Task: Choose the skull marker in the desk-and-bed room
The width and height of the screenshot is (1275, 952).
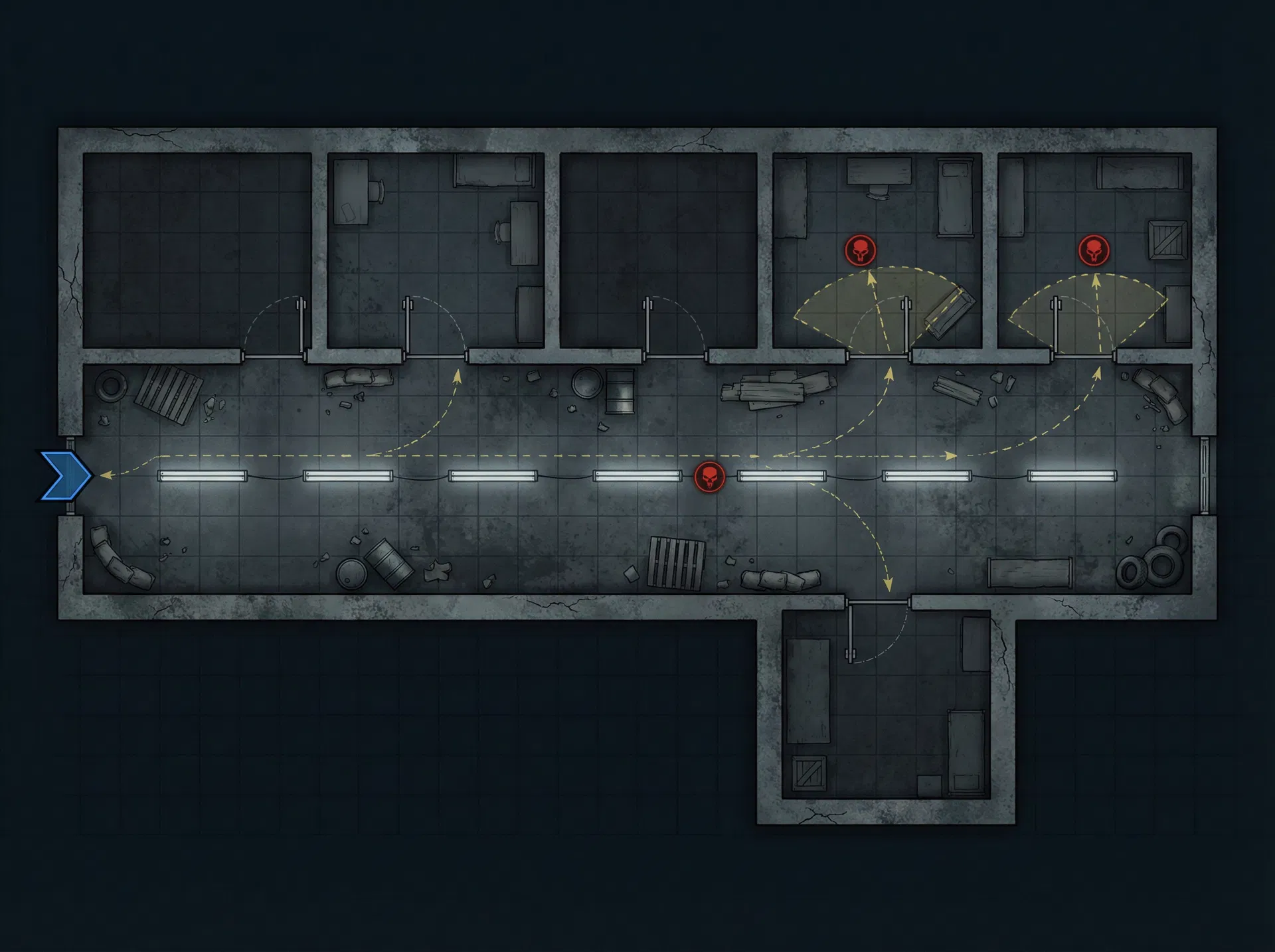Action: [860, 251]
